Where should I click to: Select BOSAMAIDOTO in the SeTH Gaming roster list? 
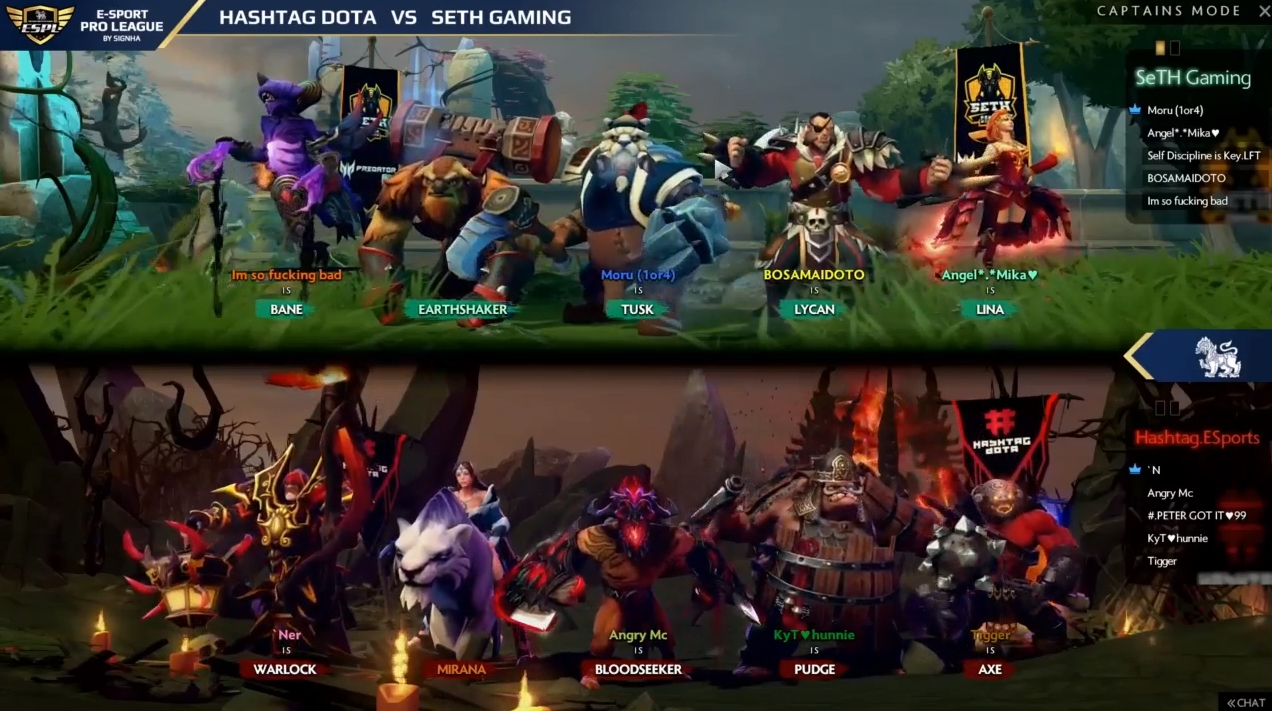point(1186,178)
